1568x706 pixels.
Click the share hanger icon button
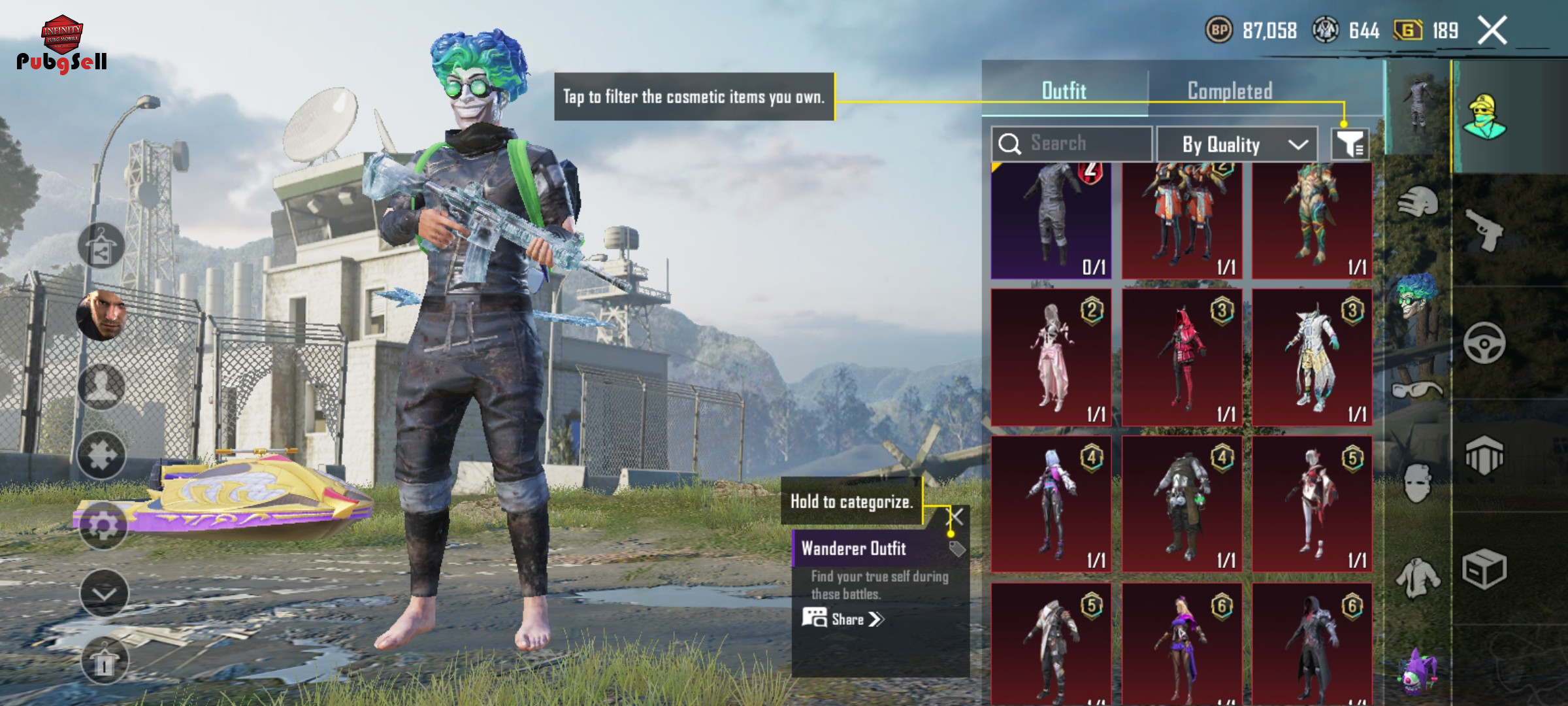point(101,246)
